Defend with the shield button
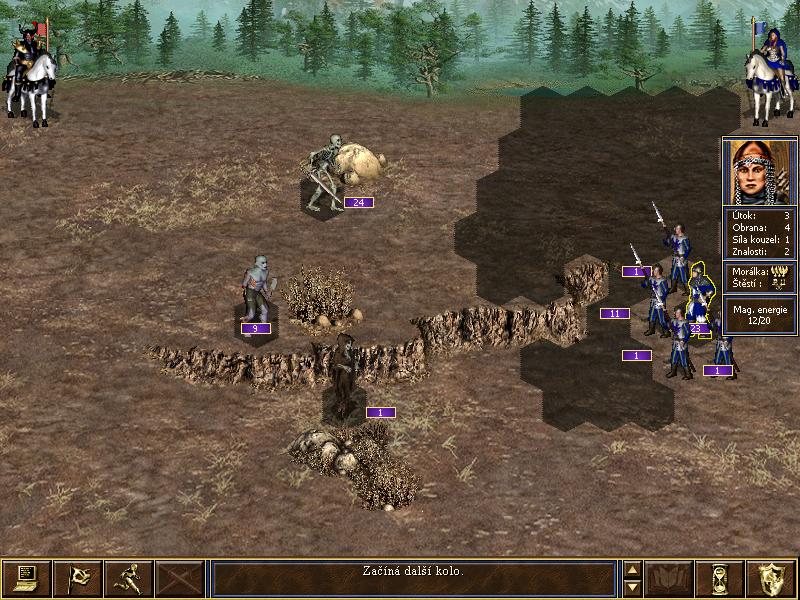This screenshot has height=600, width=800. 772,578
